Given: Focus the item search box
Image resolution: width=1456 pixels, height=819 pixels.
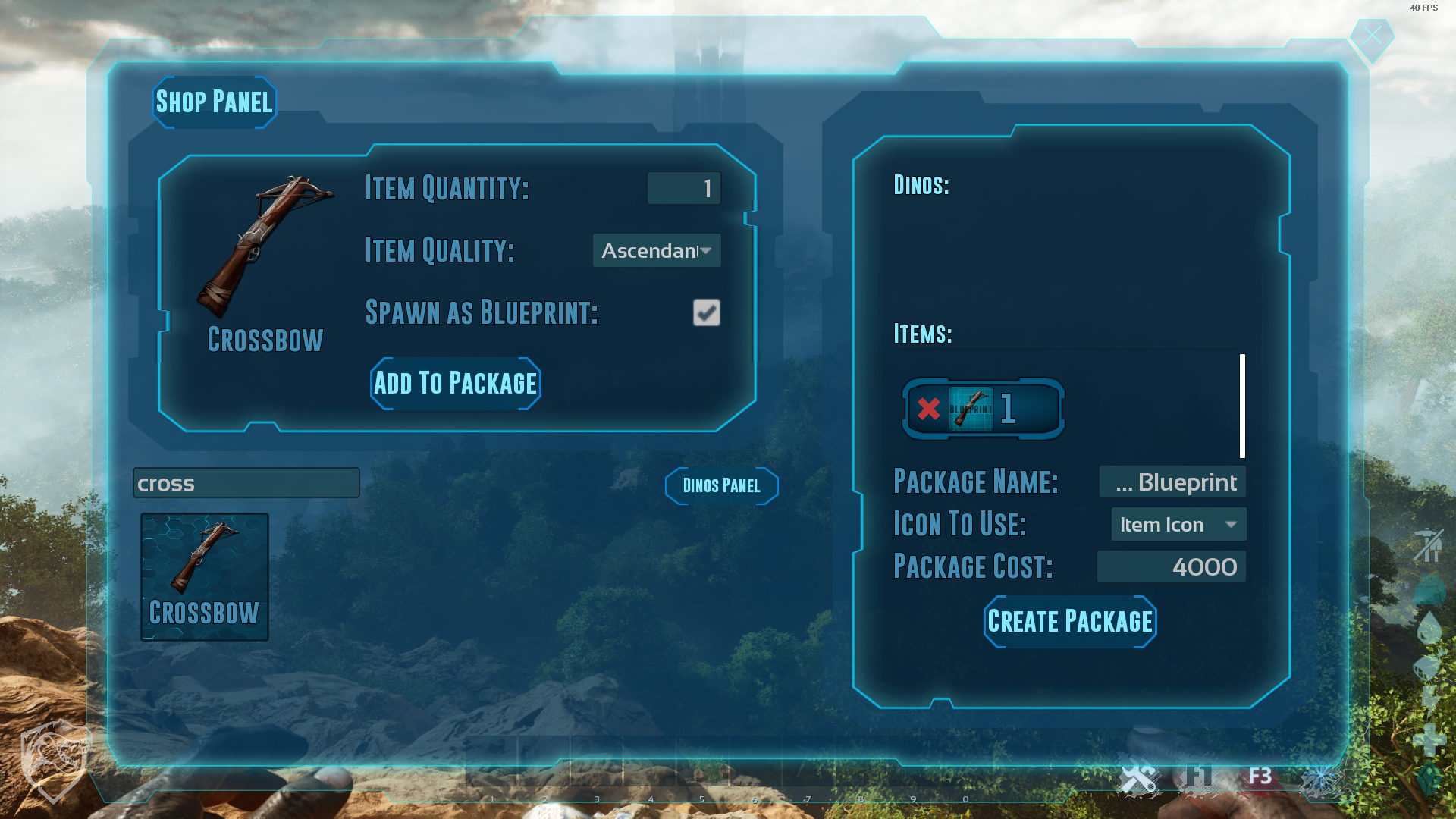Looking at the screenshot, I should 246,483.
